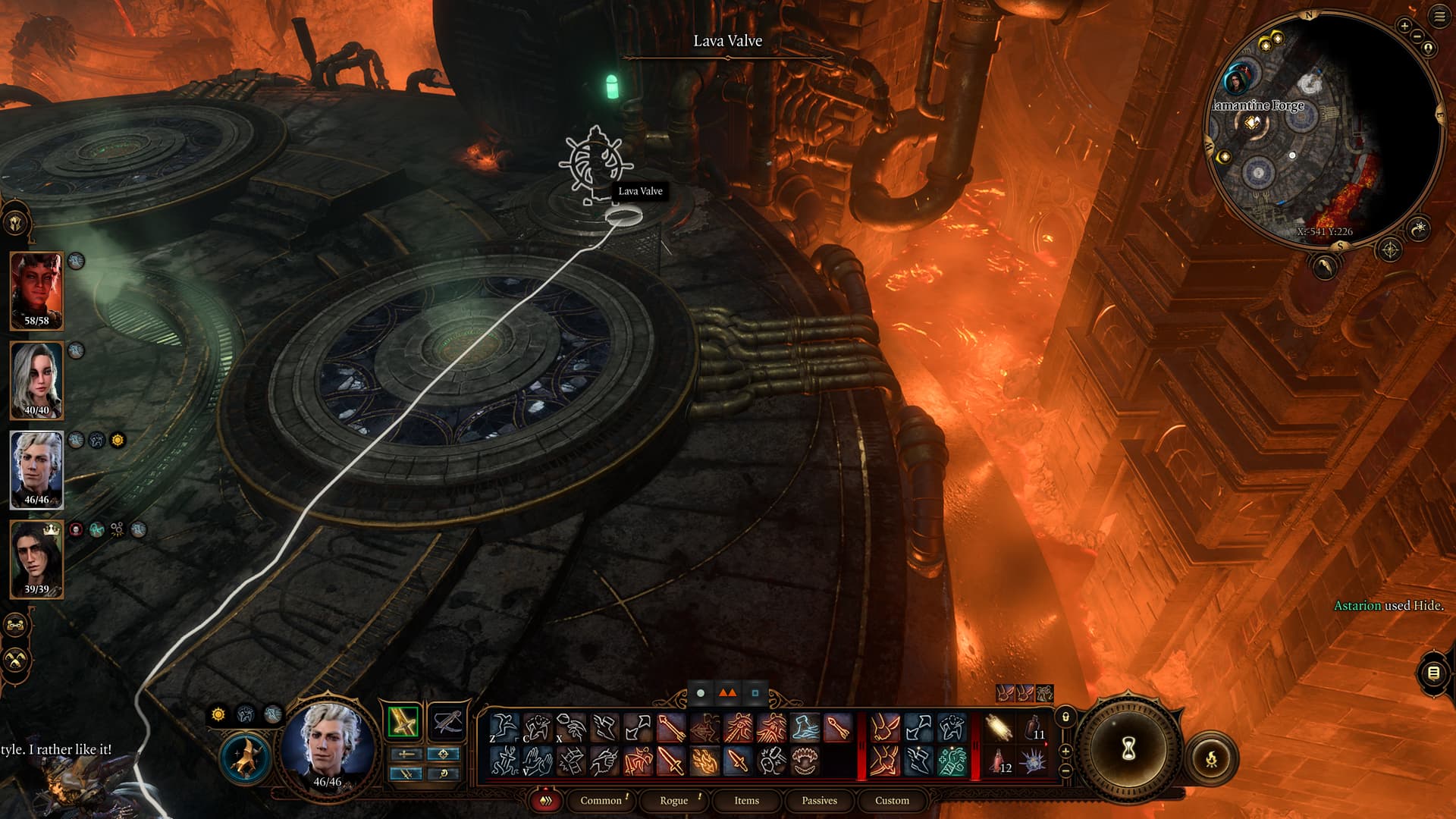Switch to the Rogue hotbar tab

pos(673,800)
